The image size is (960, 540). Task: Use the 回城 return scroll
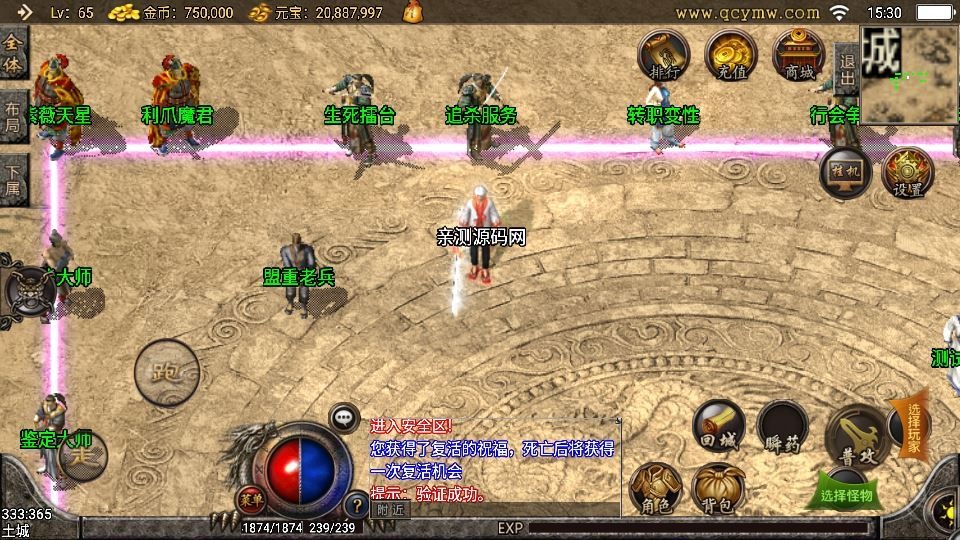tap(718, 427)
